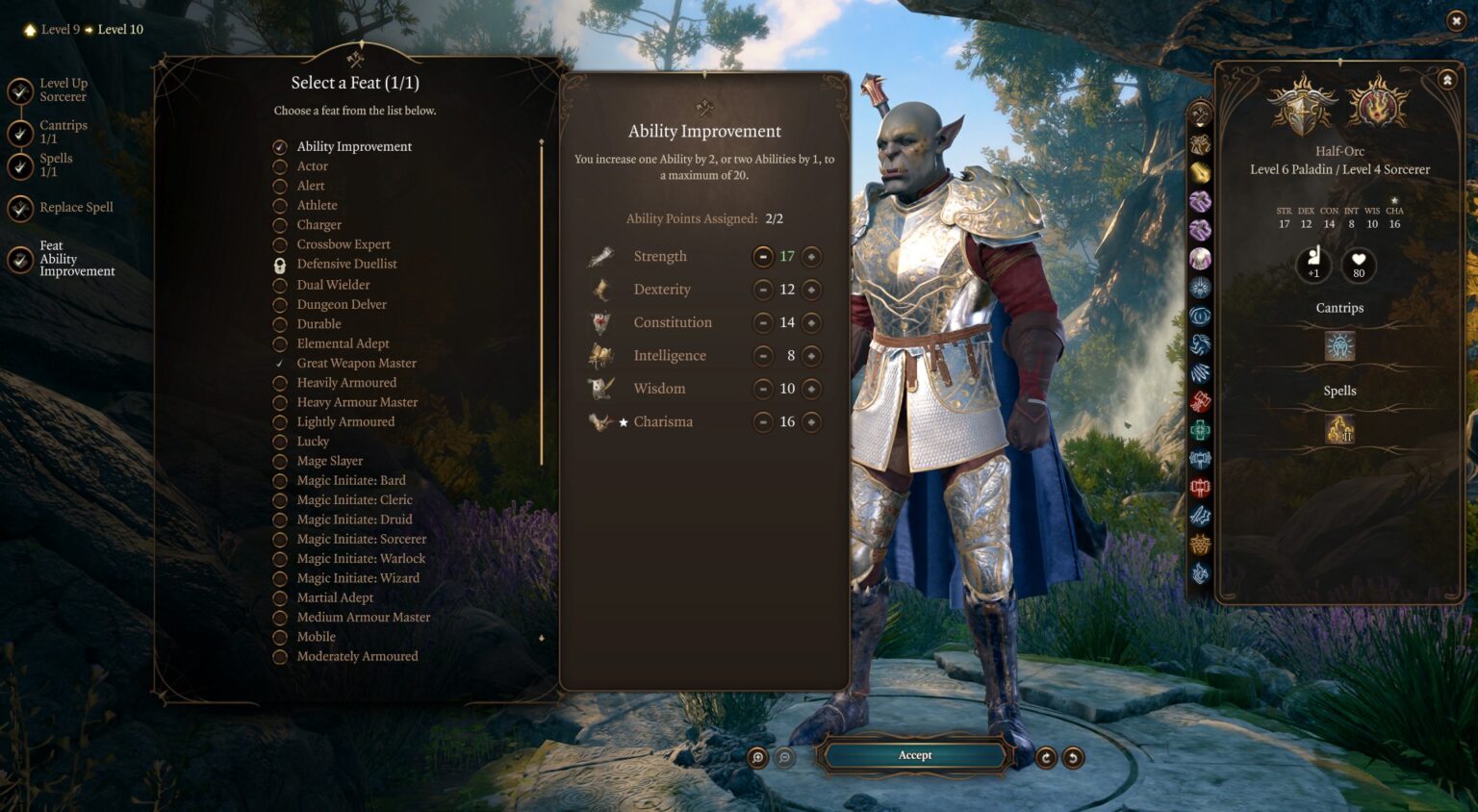Click the zoom-in magnifier below the character
The height and width of the screenshot is (812, 1478).
point(759,759)
